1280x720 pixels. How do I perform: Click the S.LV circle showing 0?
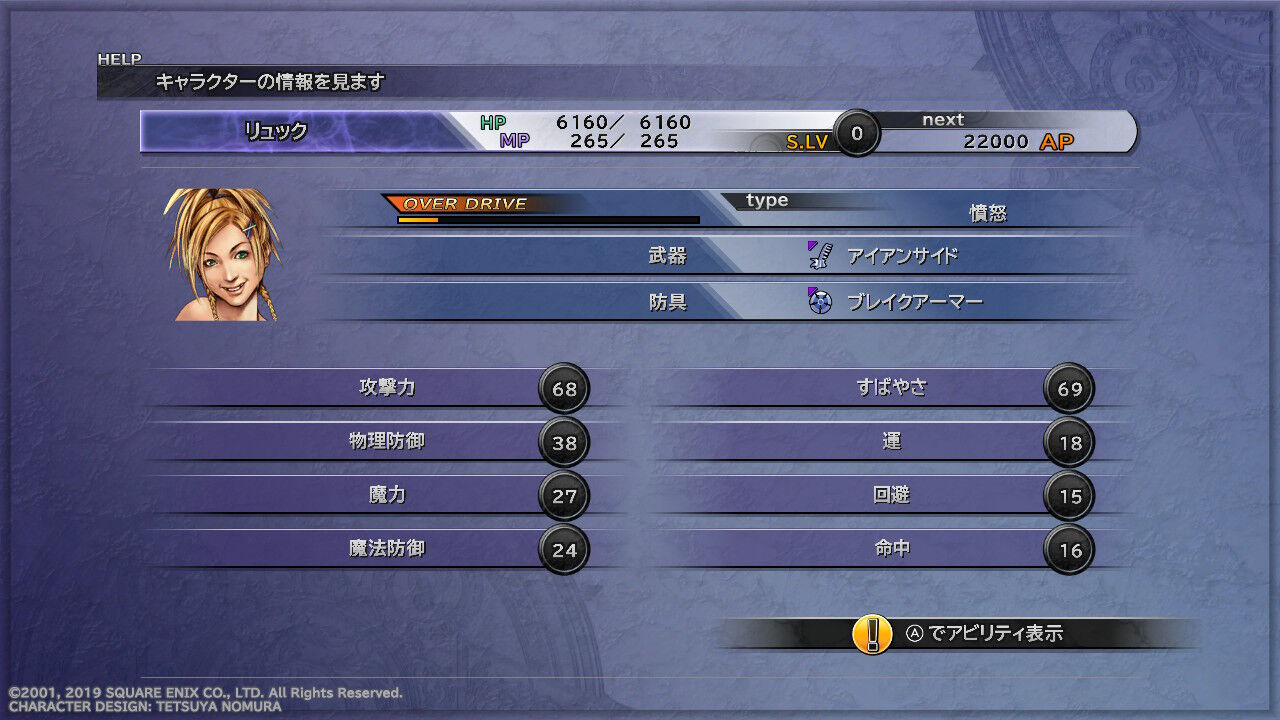(855, 133)
